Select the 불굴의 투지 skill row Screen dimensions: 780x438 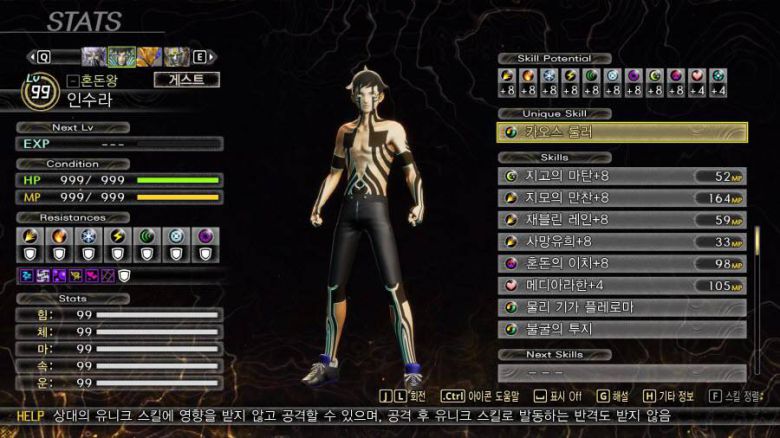coord(622,329)
